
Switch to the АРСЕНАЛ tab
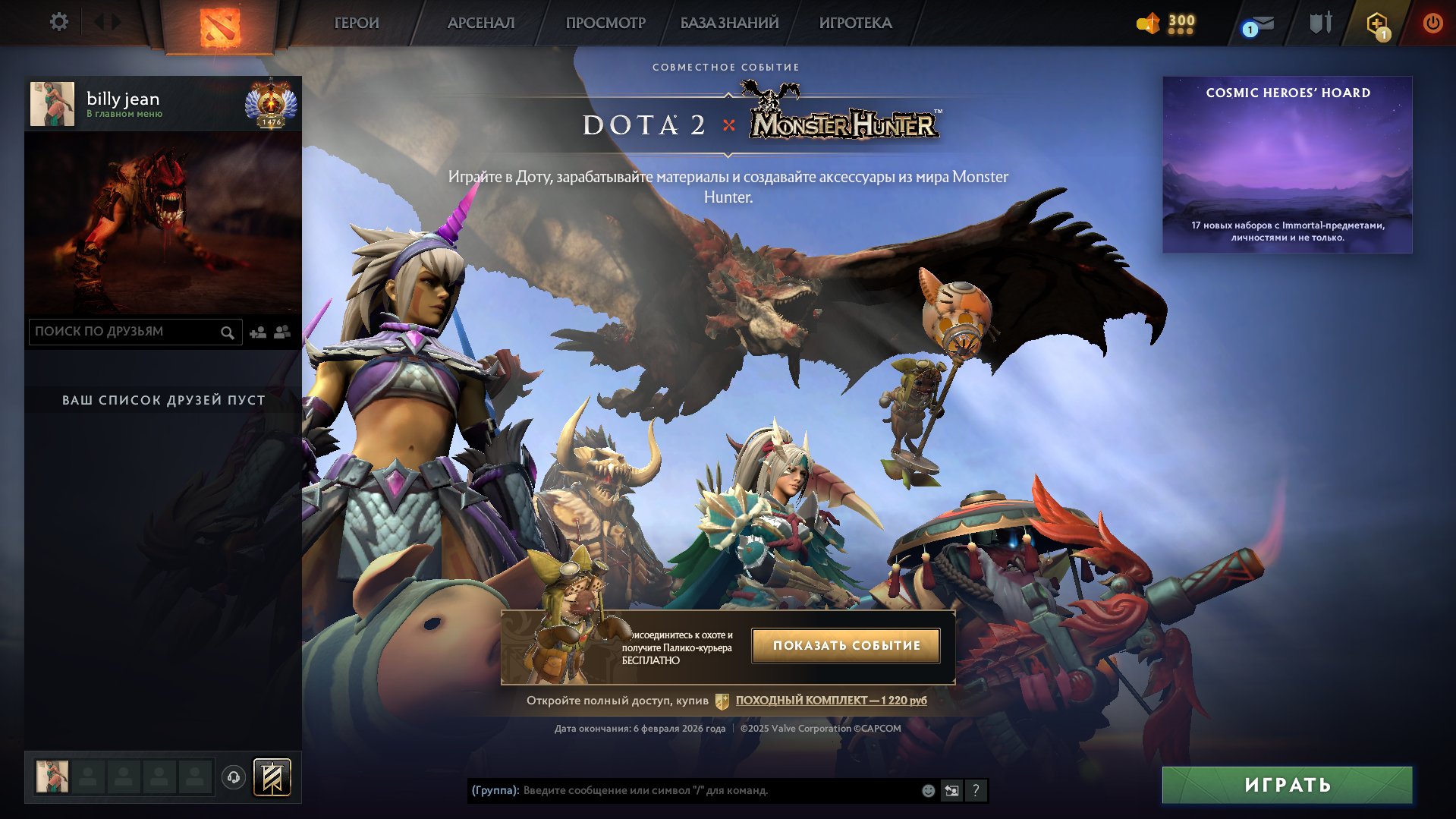(x=481, y=23)
